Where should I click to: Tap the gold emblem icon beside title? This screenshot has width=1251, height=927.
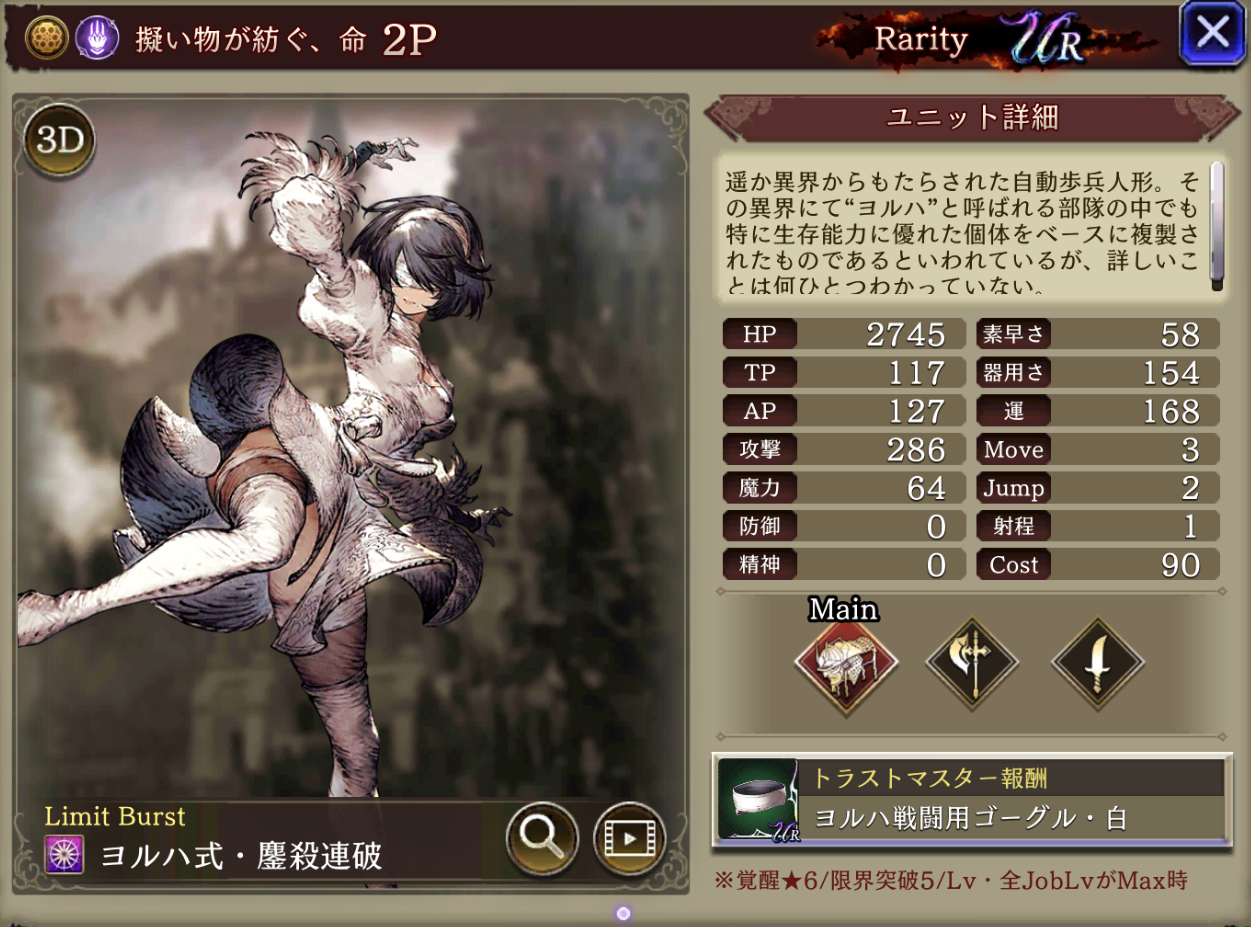[x=44, y=38]
